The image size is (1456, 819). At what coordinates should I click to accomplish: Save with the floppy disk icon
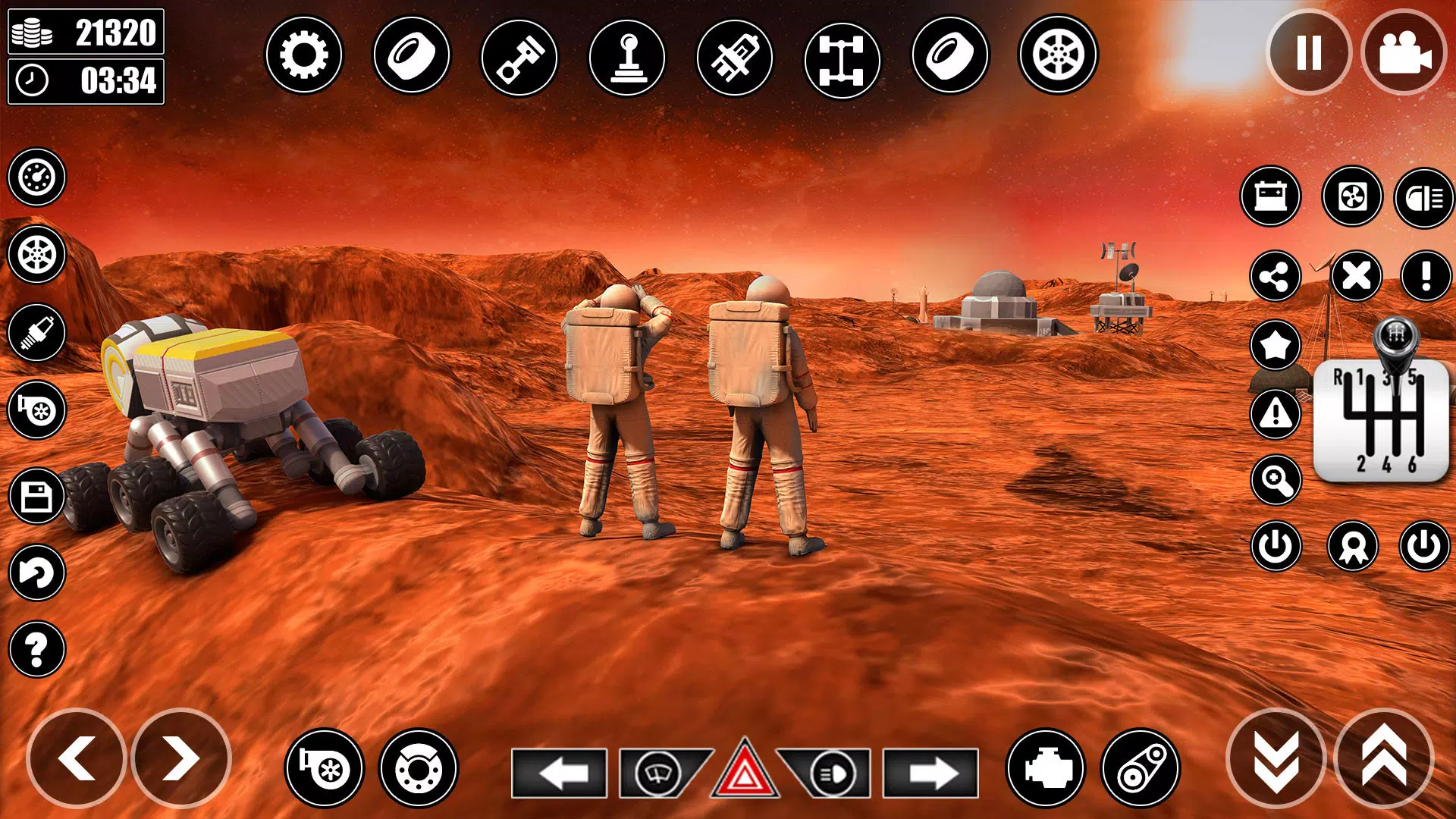click(x=36, y=497)
